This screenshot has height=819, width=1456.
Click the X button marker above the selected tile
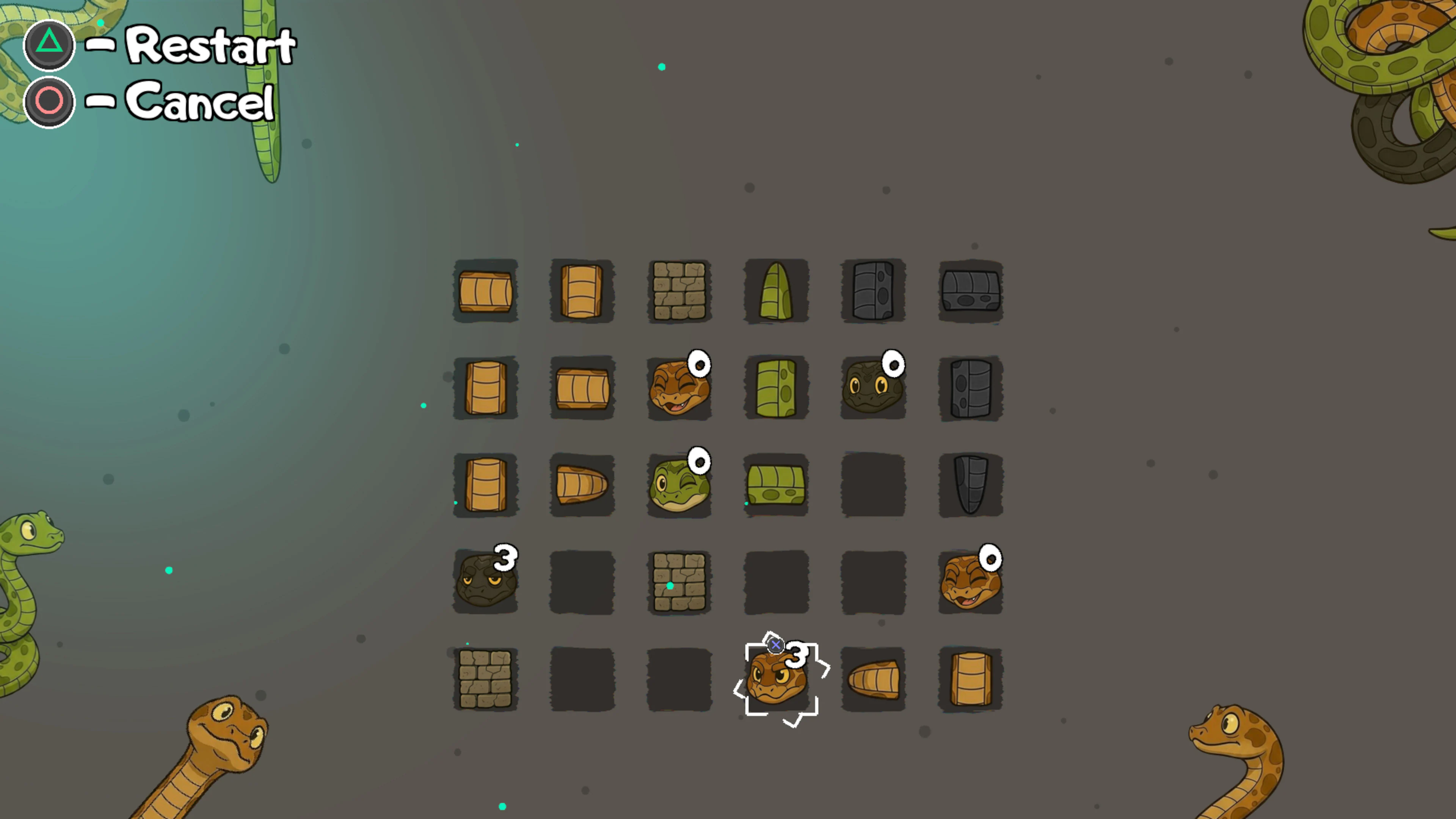(x=775, y=646)
